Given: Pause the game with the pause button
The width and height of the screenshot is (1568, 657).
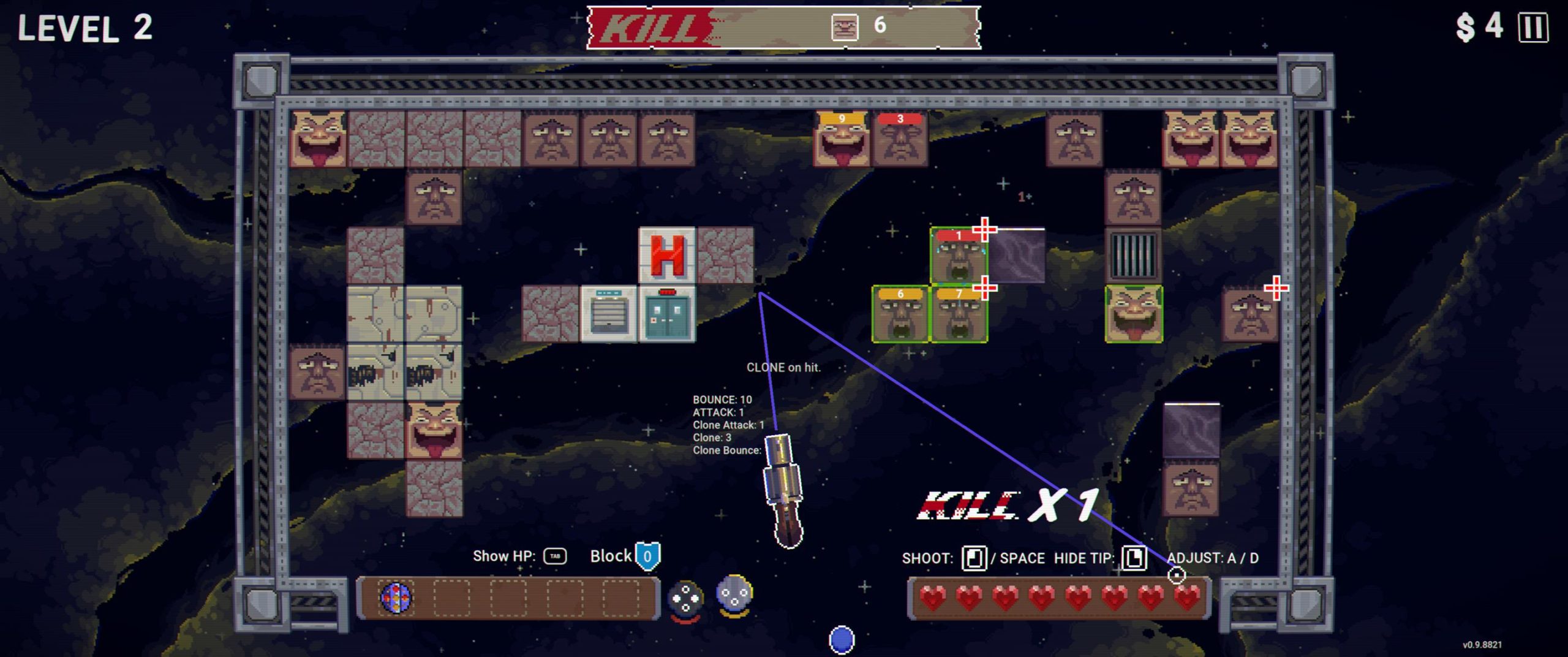Looking at the screenshot, I should tap(1532, 28).
